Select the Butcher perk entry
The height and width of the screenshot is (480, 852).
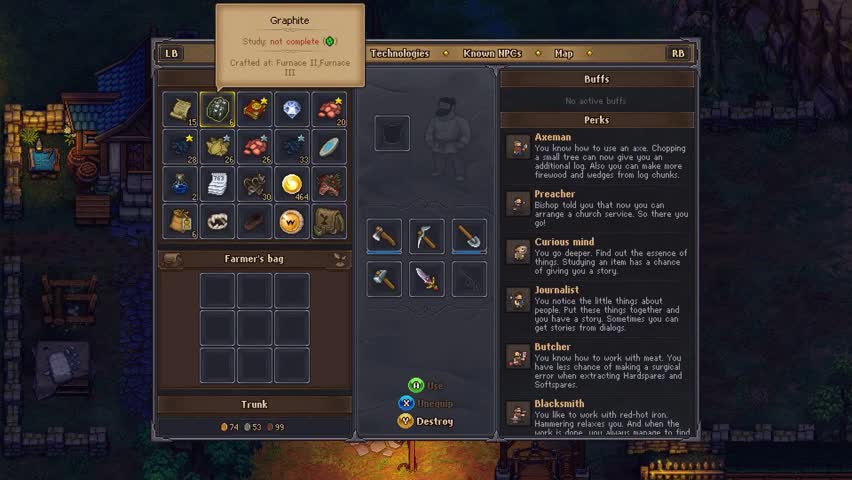[596, 366]
